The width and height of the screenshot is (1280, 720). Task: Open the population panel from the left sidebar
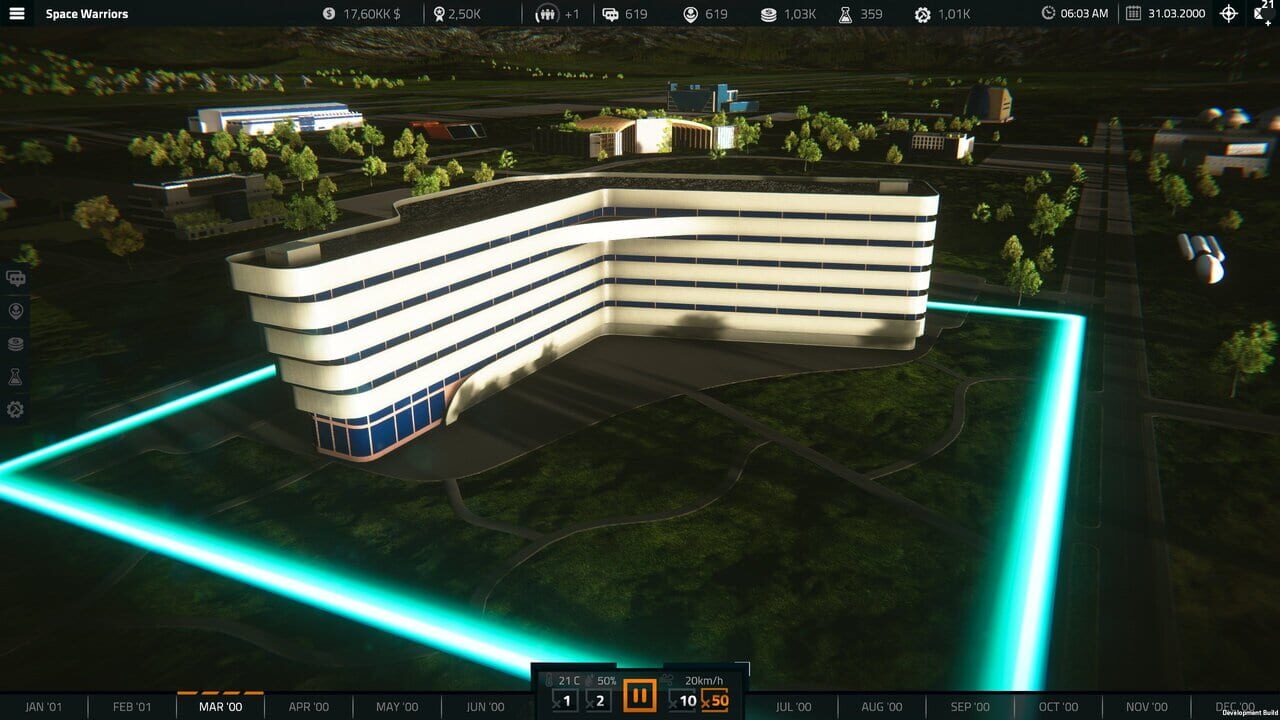click(x=15, y=310)
